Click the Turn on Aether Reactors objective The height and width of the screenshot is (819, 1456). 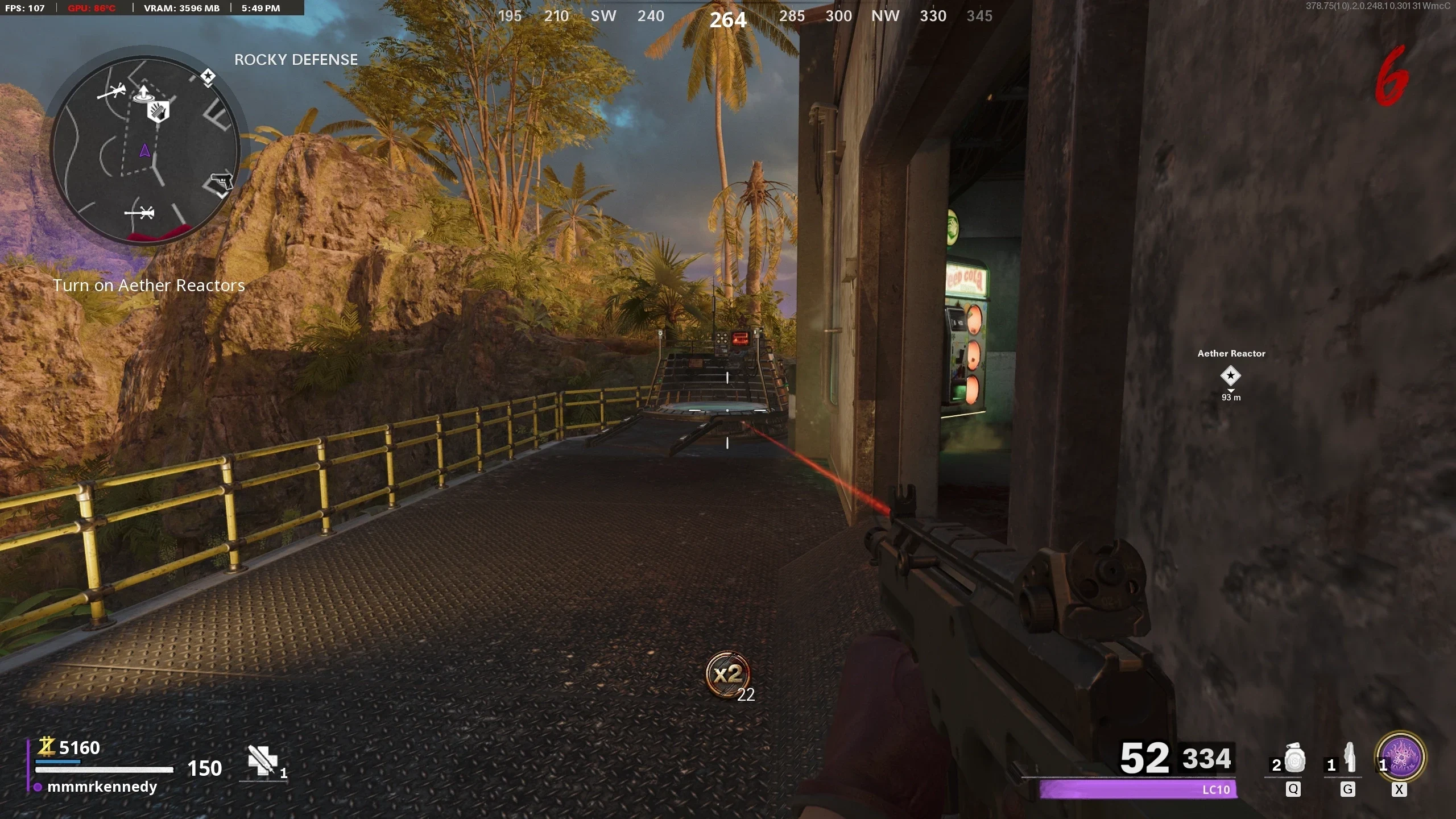pyautogui.click(x=148, y=286)
